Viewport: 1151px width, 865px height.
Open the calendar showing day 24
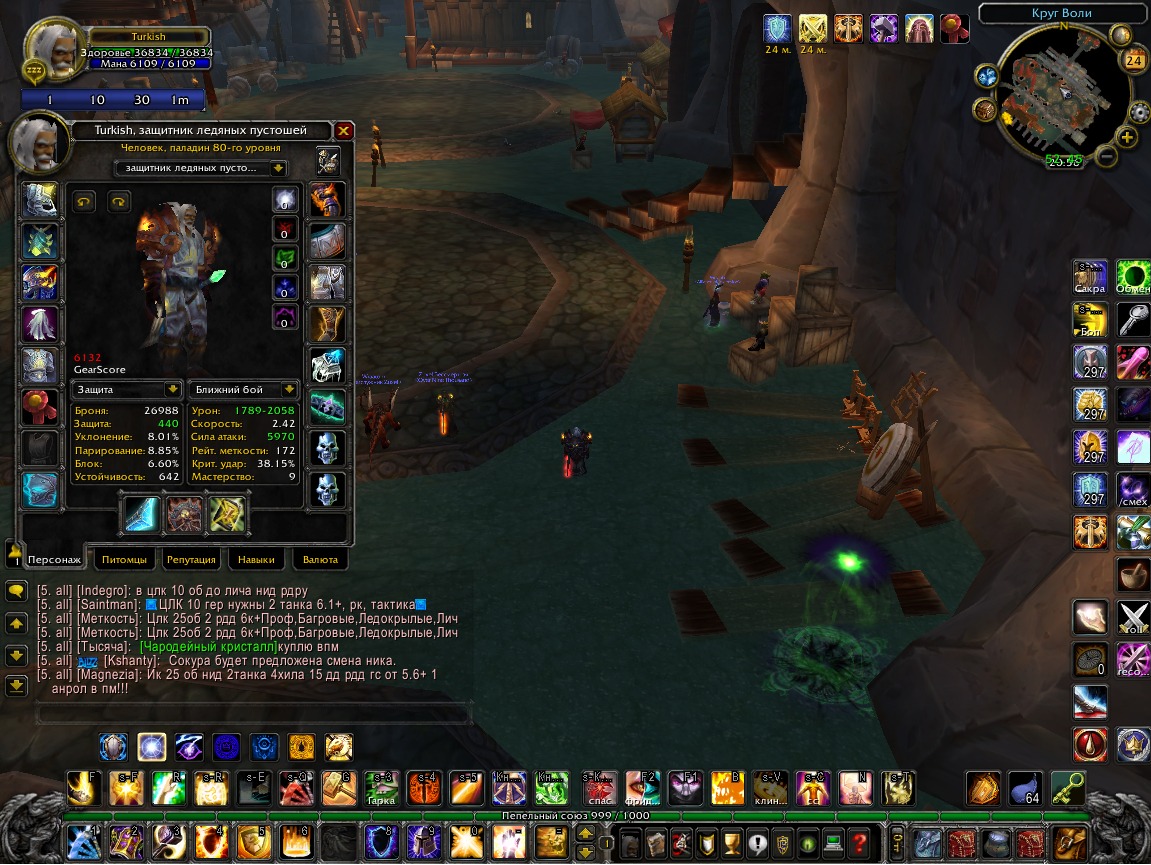1134,60
